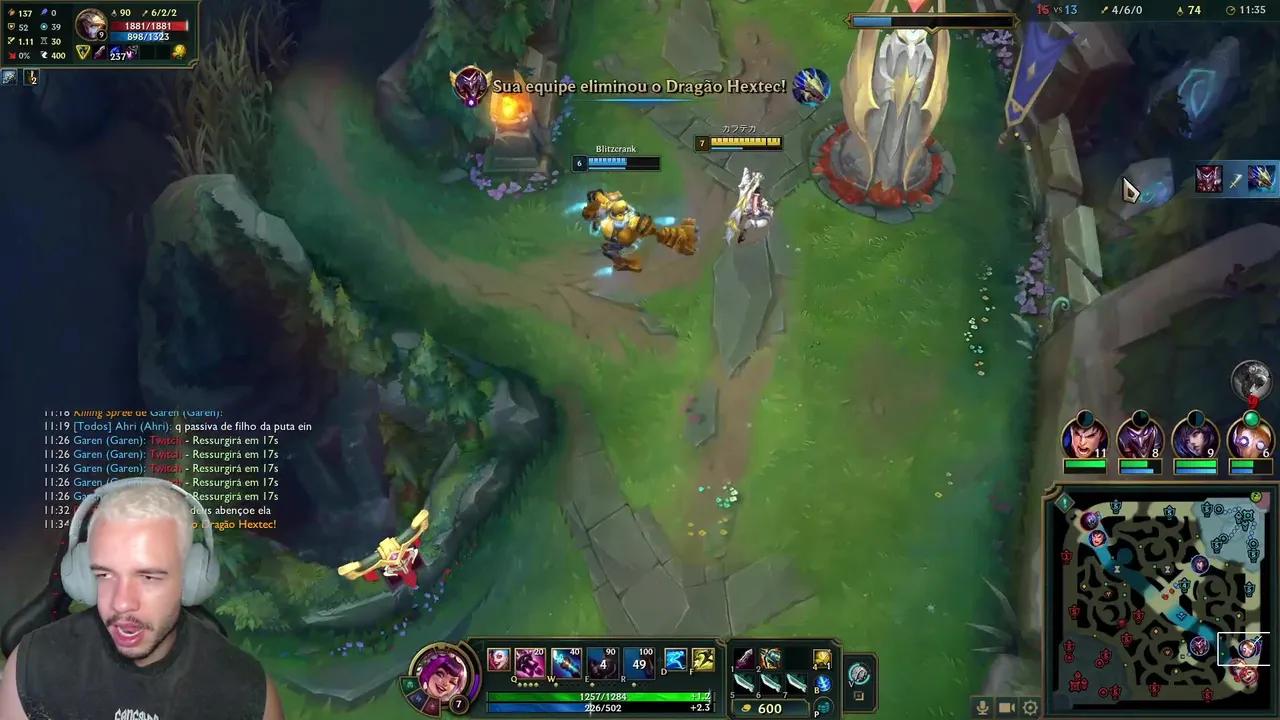Click the trinket ward item slot

[x=821, y=658]
